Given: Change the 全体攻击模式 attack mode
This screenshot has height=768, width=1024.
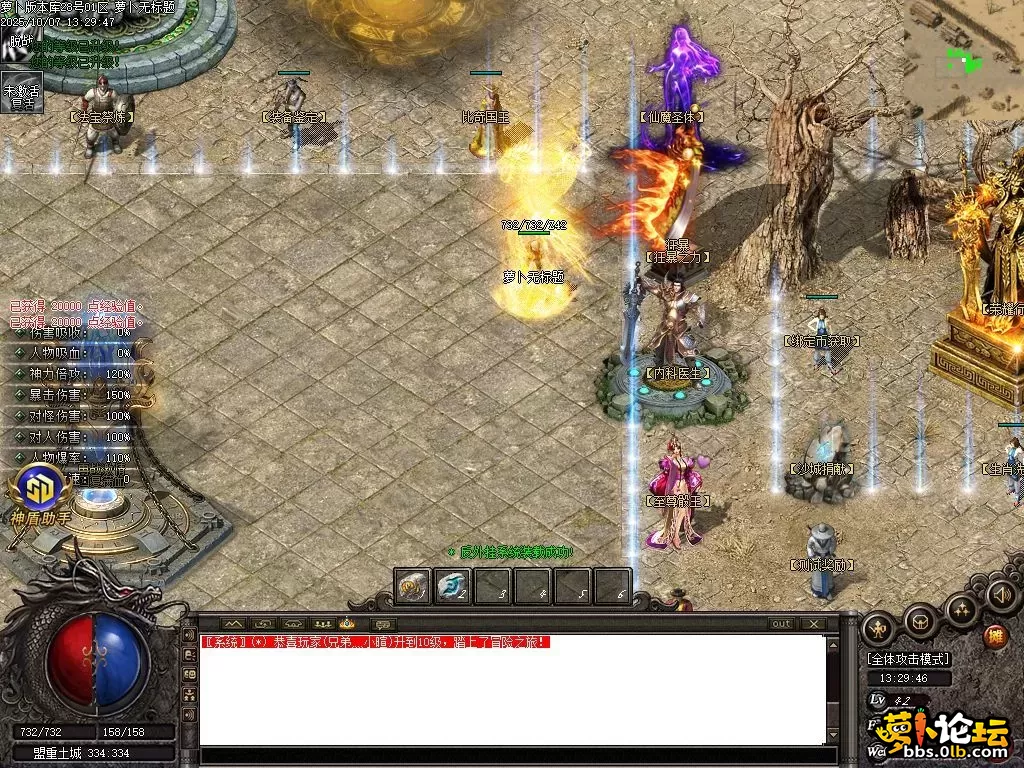Looking at the screenshot, I should click(x=908, y=659).
